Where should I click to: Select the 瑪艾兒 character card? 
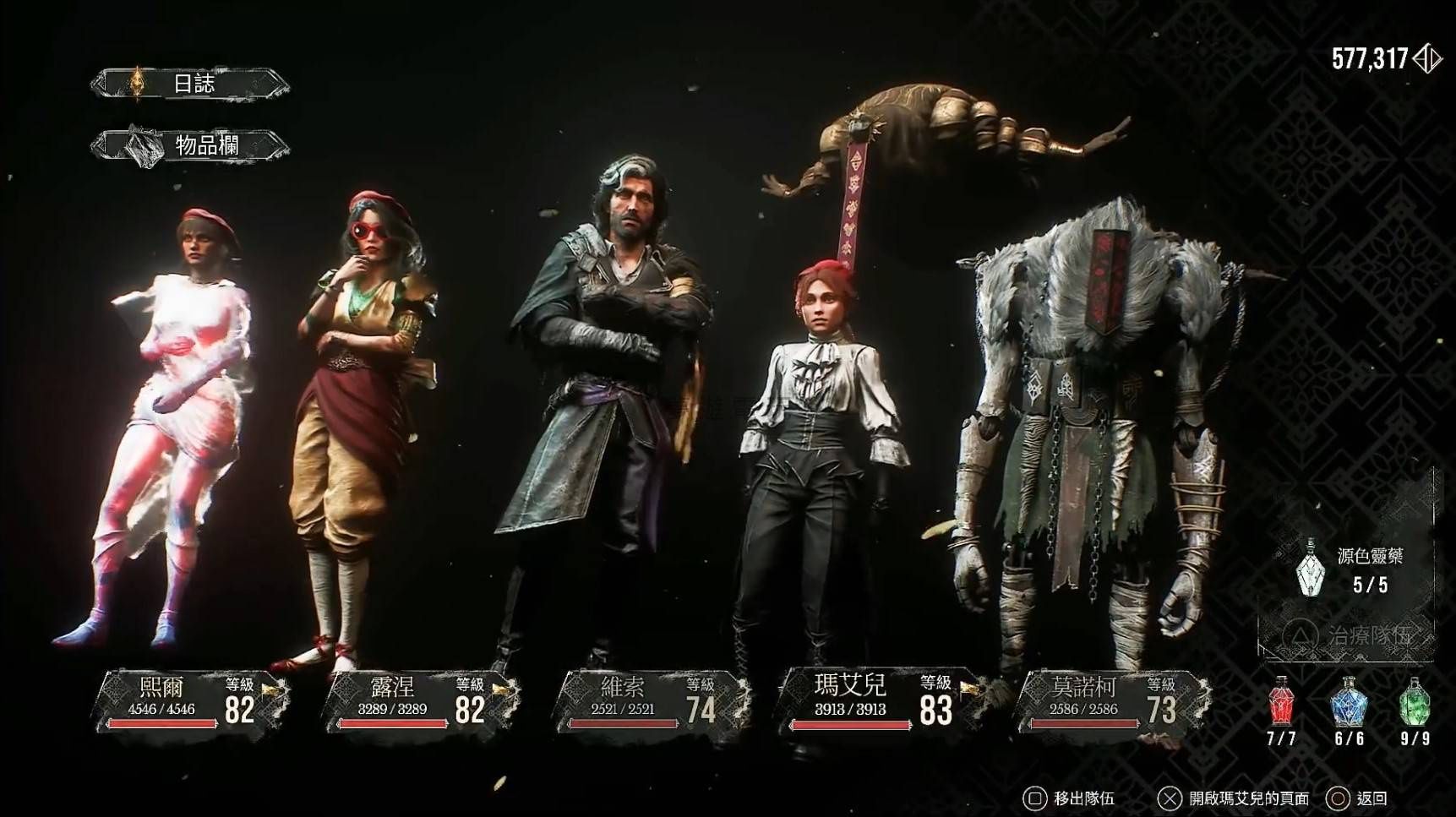point(876,700)
